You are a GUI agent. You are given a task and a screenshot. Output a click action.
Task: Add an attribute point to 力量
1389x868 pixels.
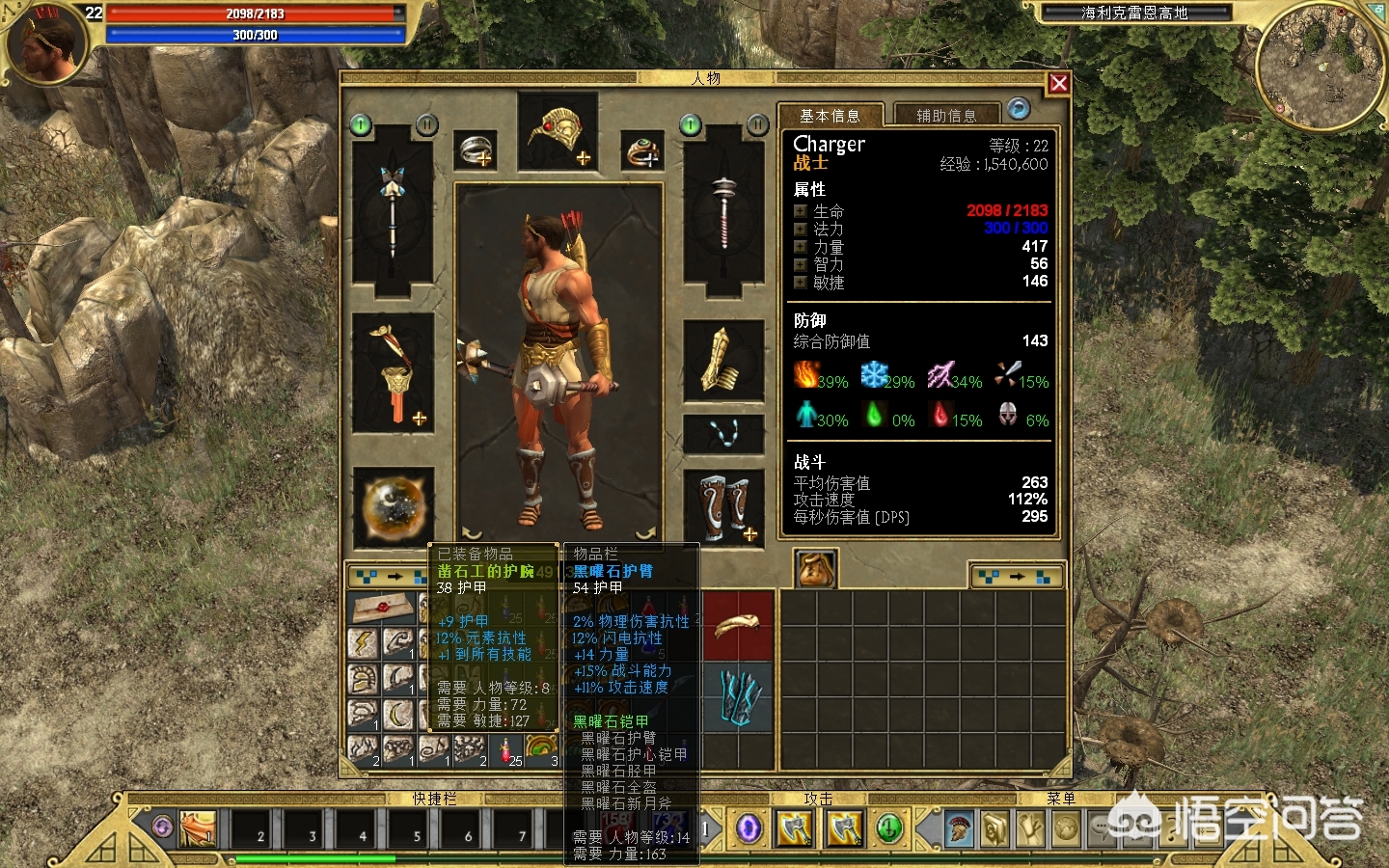pyautogui.click(x=801, y=247)
